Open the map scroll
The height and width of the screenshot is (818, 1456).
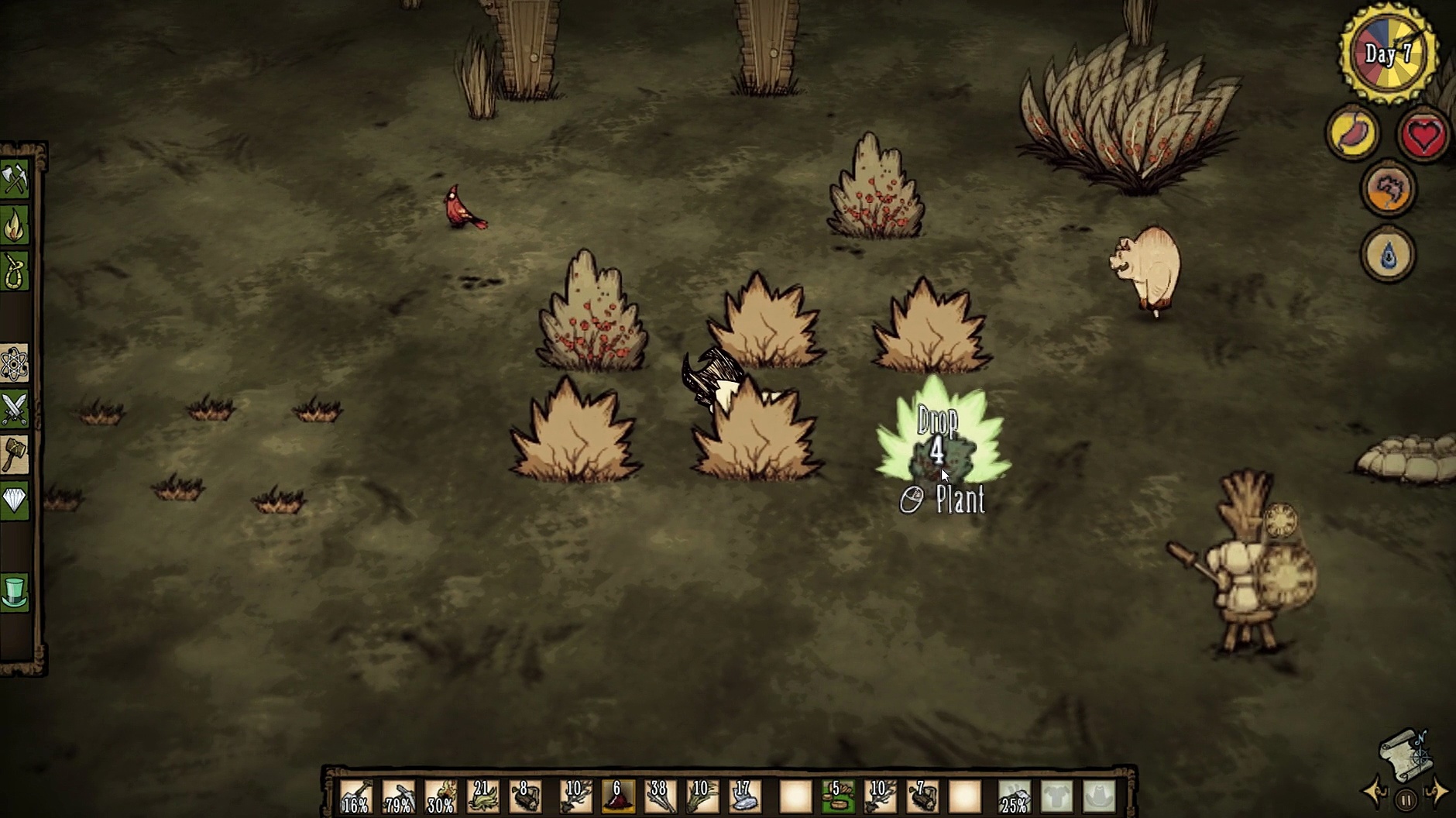1406,754
